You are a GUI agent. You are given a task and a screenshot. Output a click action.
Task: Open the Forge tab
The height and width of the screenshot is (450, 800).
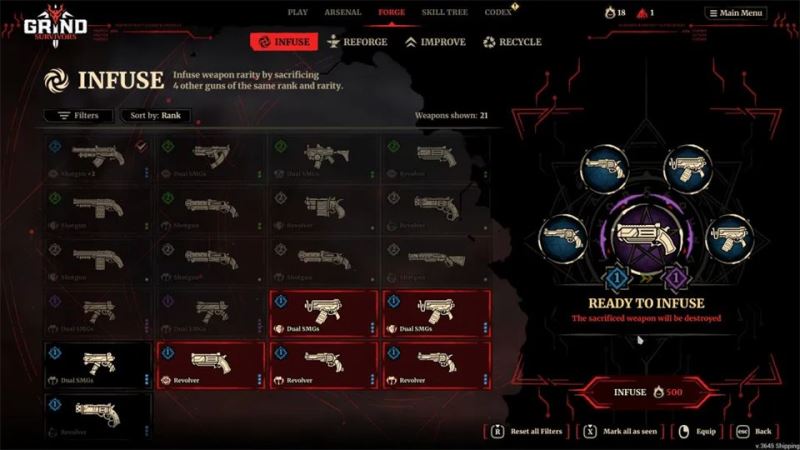(391, 12)
